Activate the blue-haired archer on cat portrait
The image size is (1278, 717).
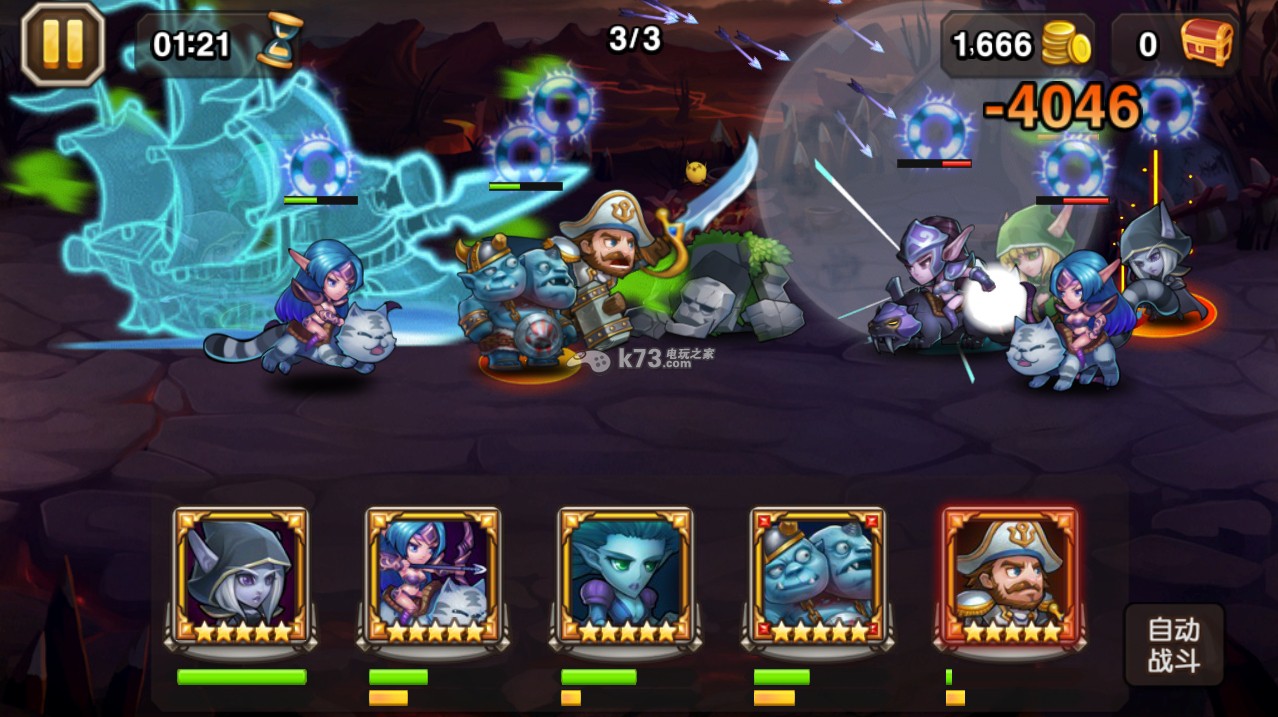(x=433, y=577)
